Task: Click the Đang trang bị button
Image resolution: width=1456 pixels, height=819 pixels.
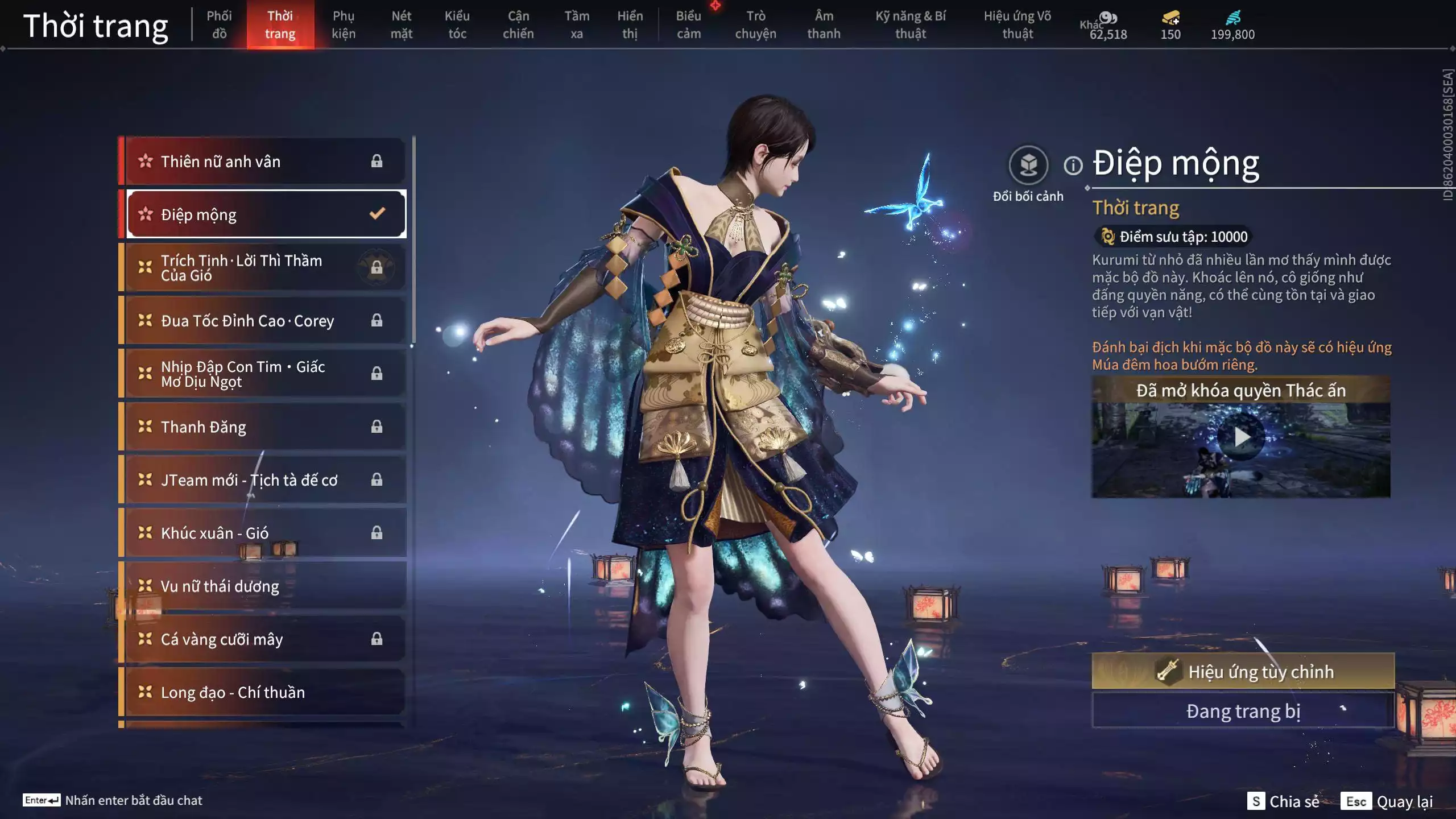Action: (1243, 711)
